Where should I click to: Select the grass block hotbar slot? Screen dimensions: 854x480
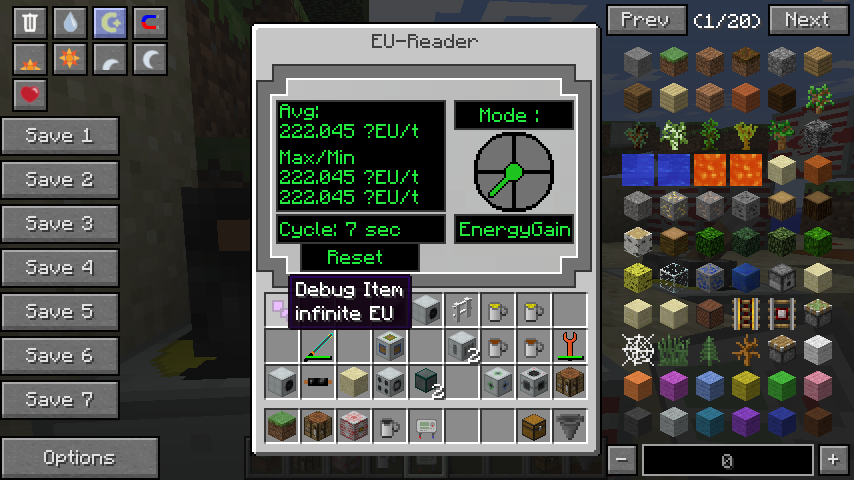click(282, 427)
